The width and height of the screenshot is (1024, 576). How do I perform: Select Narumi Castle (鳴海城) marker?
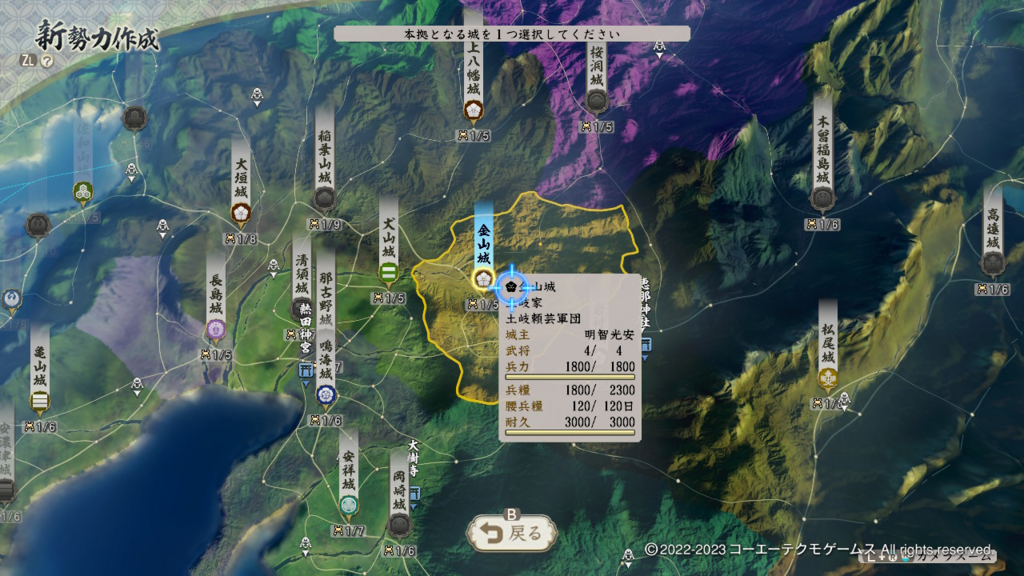(x=326, y=396)
